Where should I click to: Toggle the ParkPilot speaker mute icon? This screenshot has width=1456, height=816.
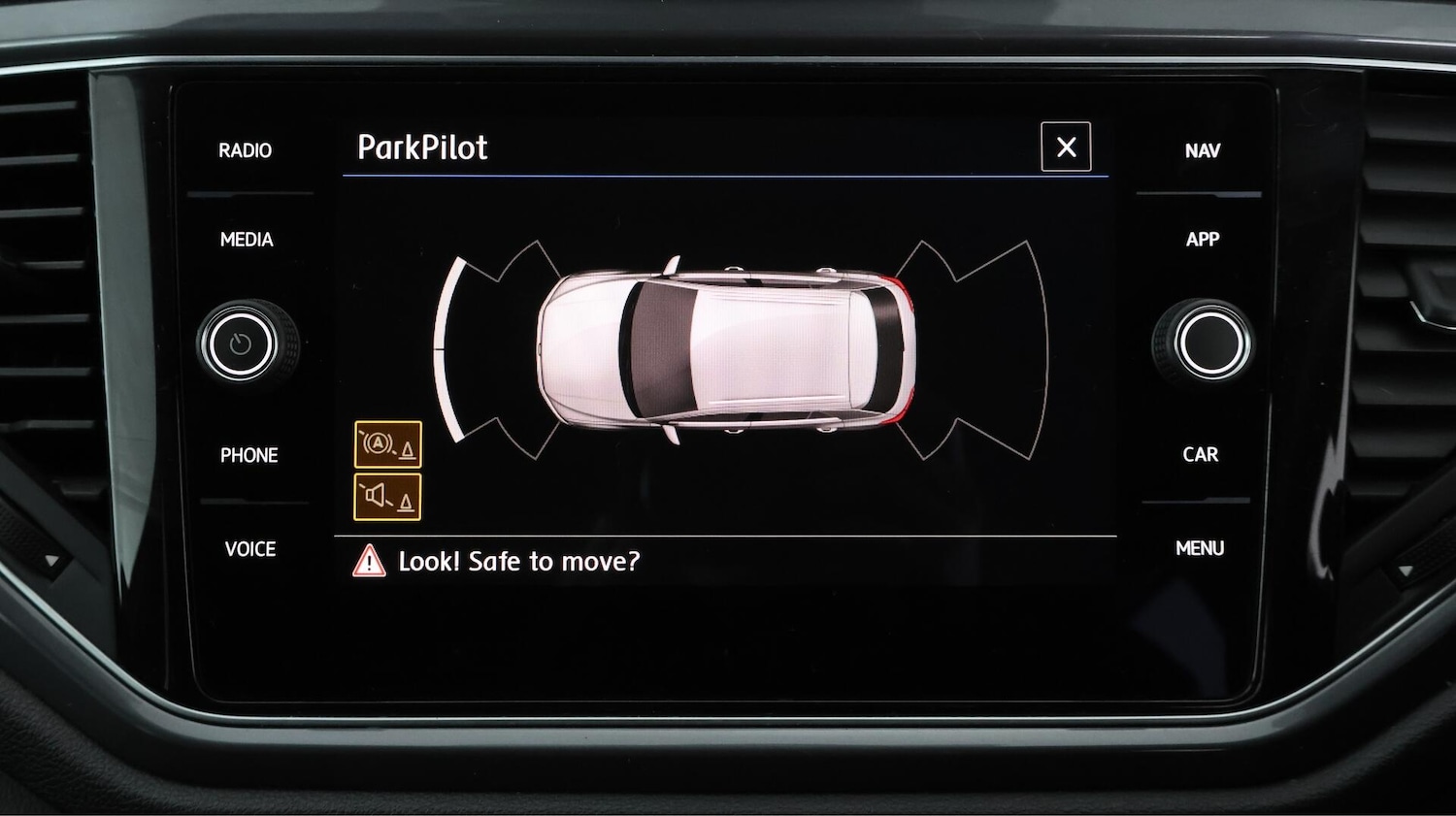[388, 498]
